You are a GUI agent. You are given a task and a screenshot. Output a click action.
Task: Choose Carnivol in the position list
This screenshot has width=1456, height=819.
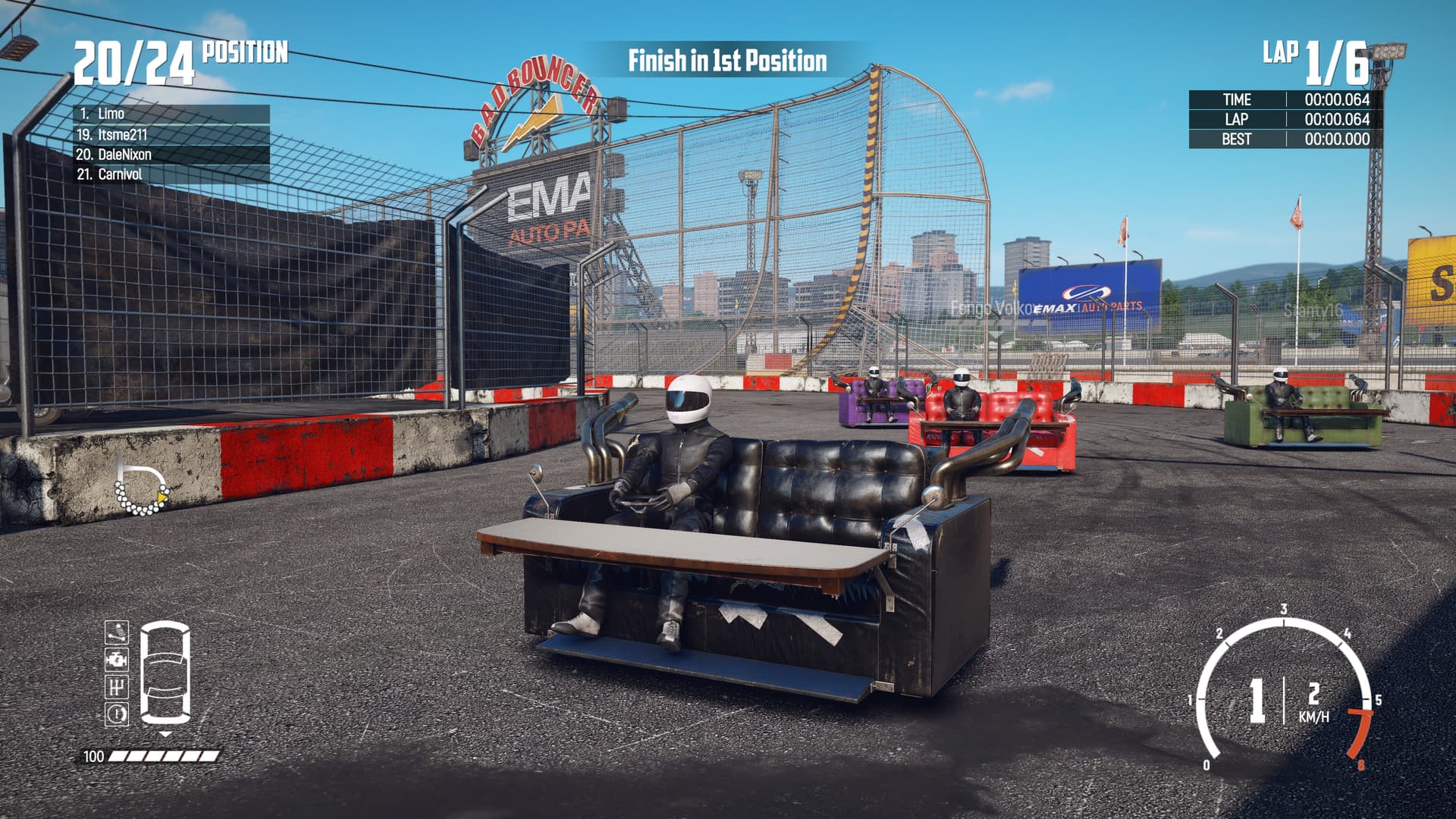(x=171, y=174)
